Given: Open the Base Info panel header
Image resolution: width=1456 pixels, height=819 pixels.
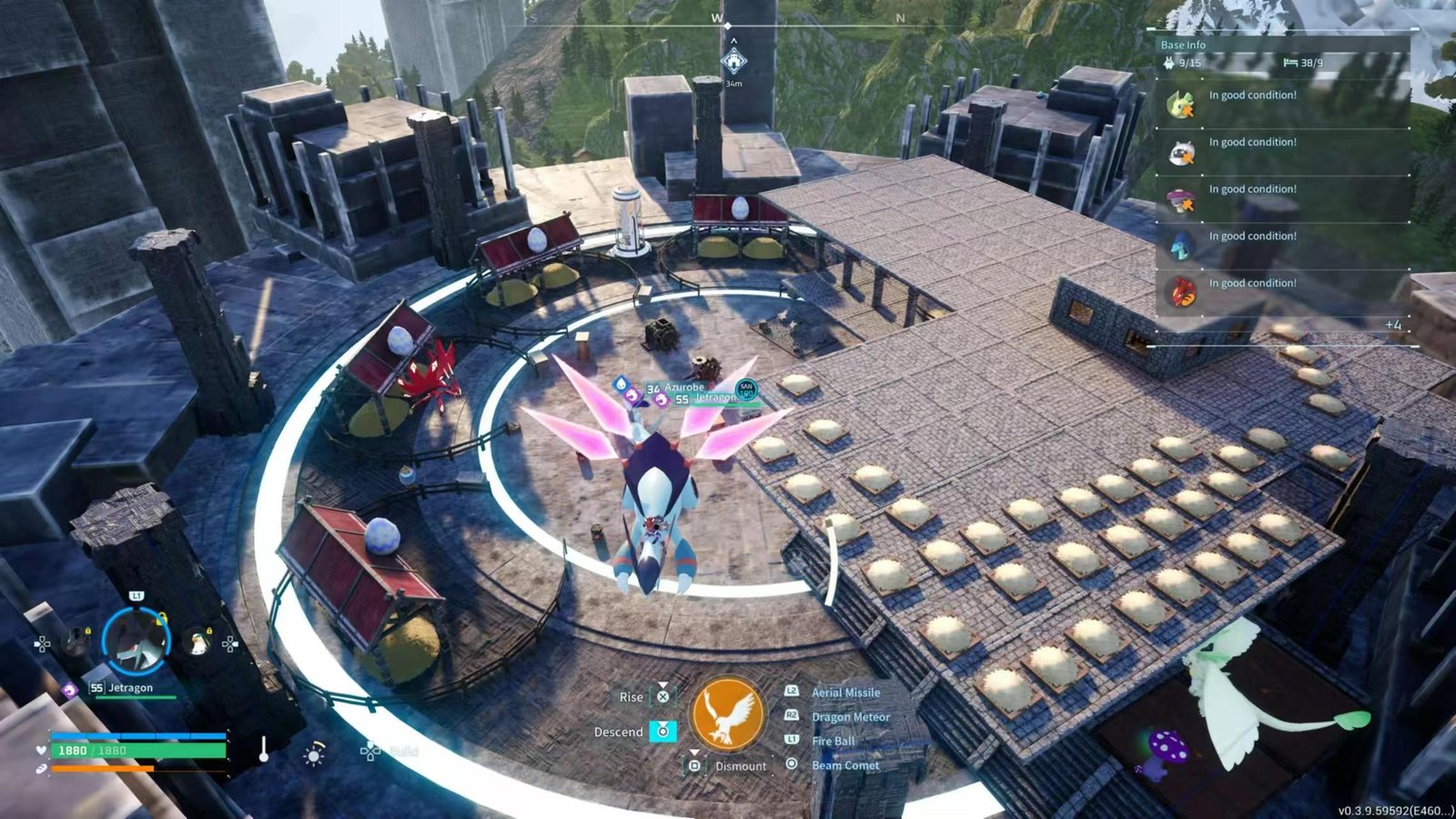Looking at the screenshot, I should click(x=1183, y=45).
